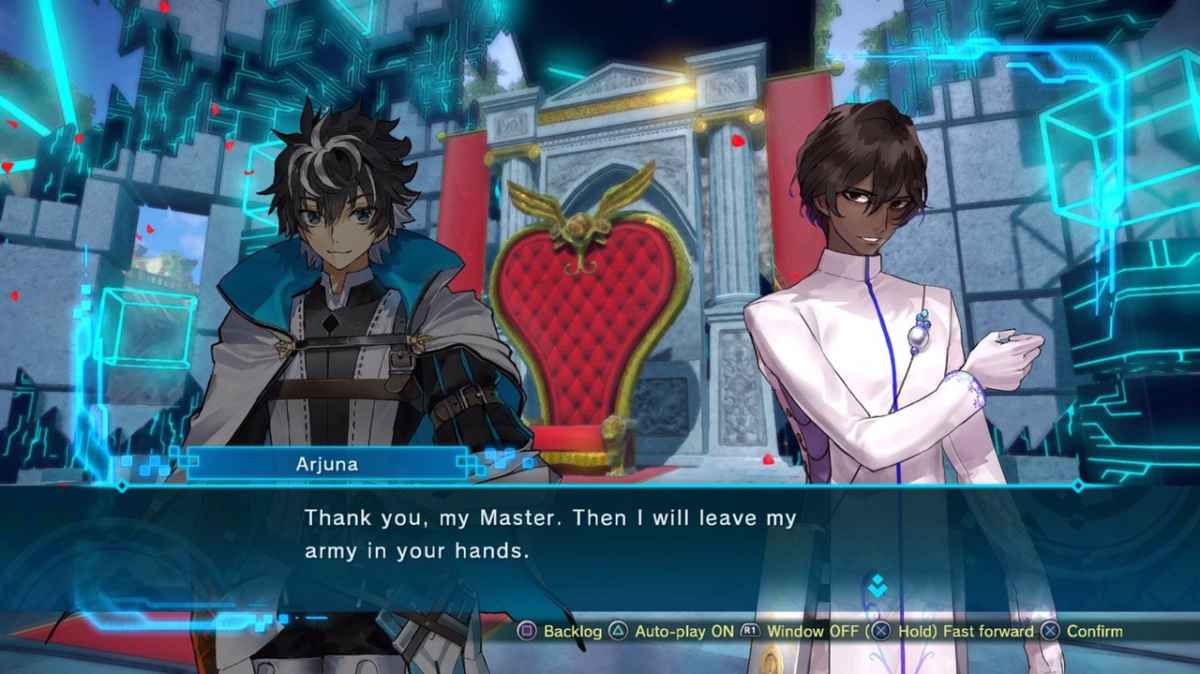Click the dialogue continue arrow indicator
1200x674 pixels.
point(877,587)
